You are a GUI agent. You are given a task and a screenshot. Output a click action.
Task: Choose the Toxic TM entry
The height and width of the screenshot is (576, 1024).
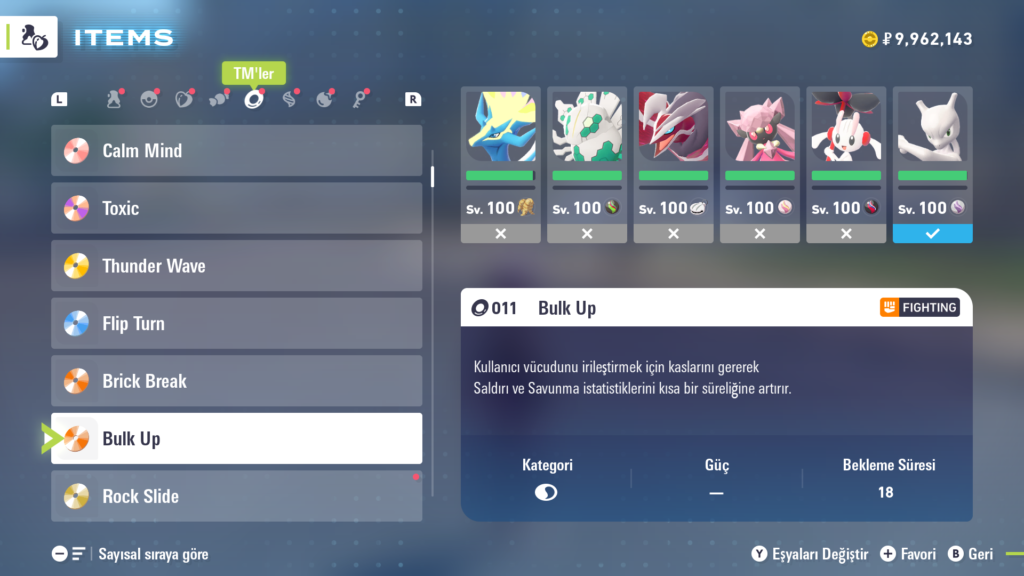tap(236, 208)
